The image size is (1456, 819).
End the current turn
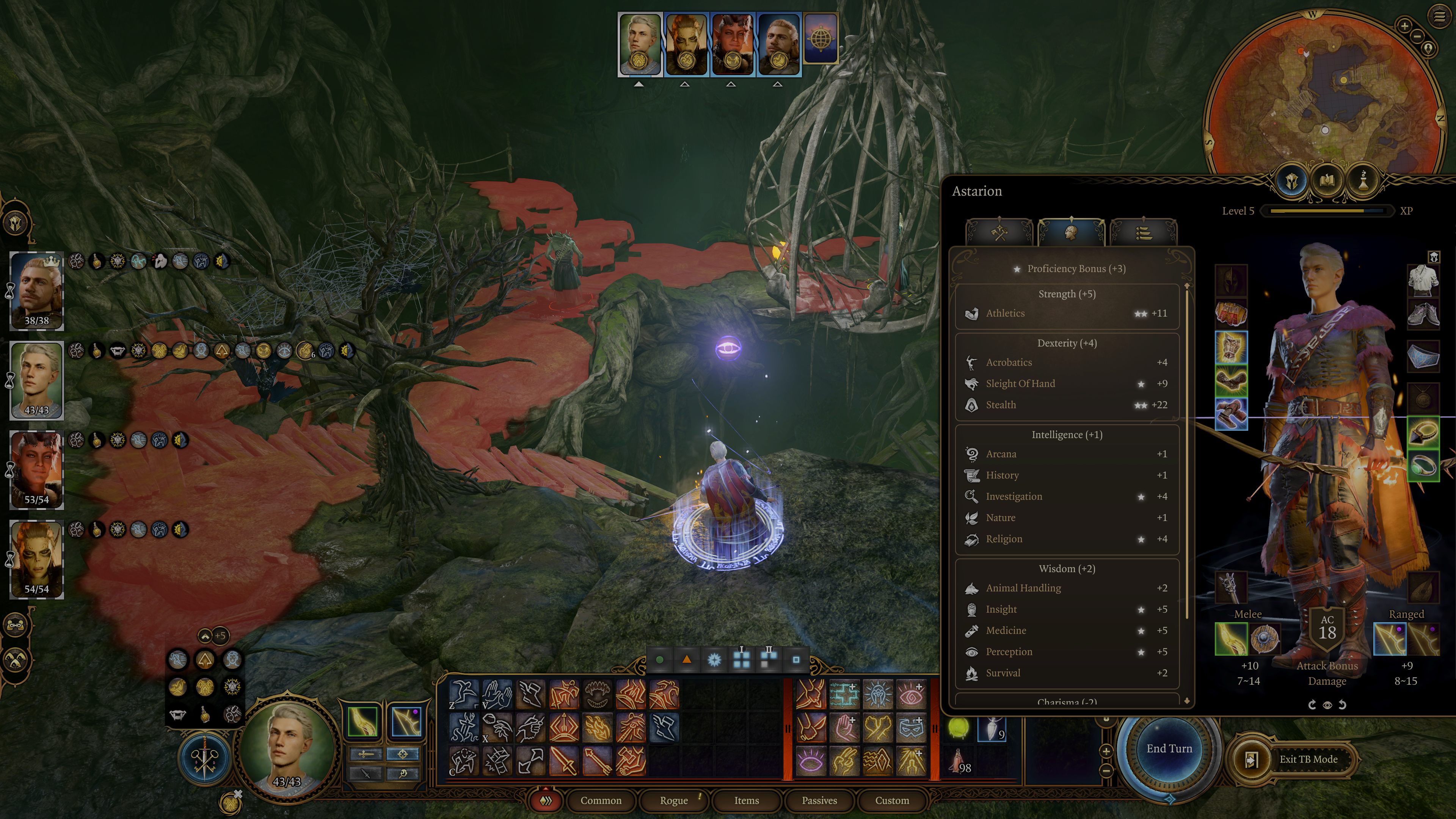(1168, 749)
